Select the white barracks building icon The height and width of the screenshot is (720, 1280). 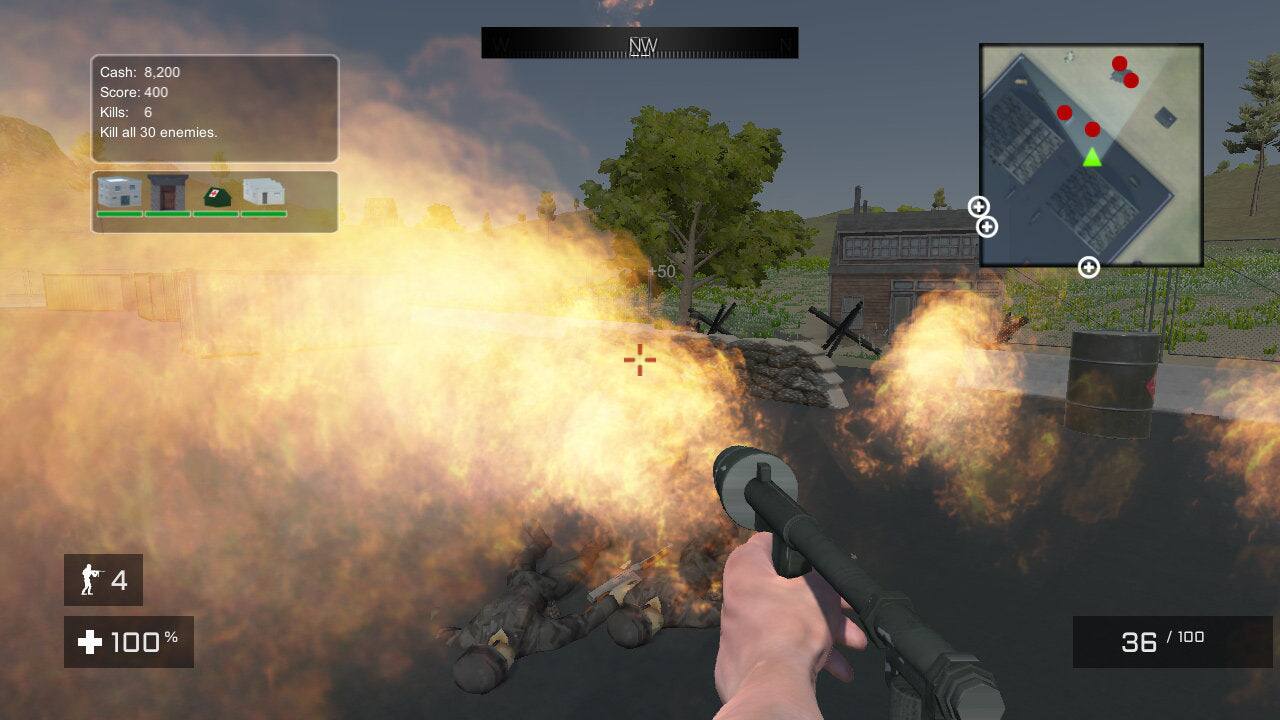point(265,192)
